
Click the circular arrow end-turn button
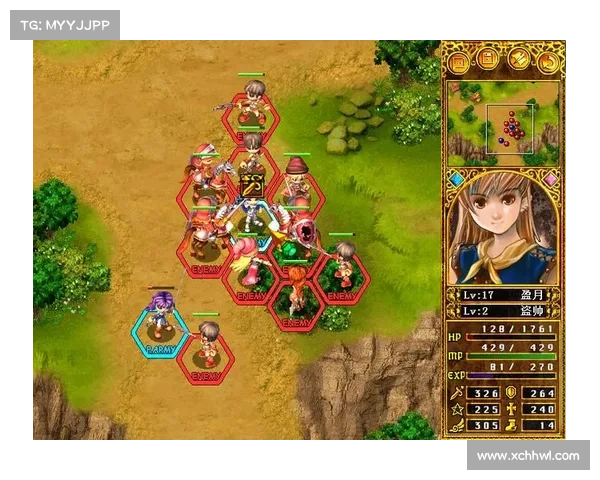click(x=548, y=62)
